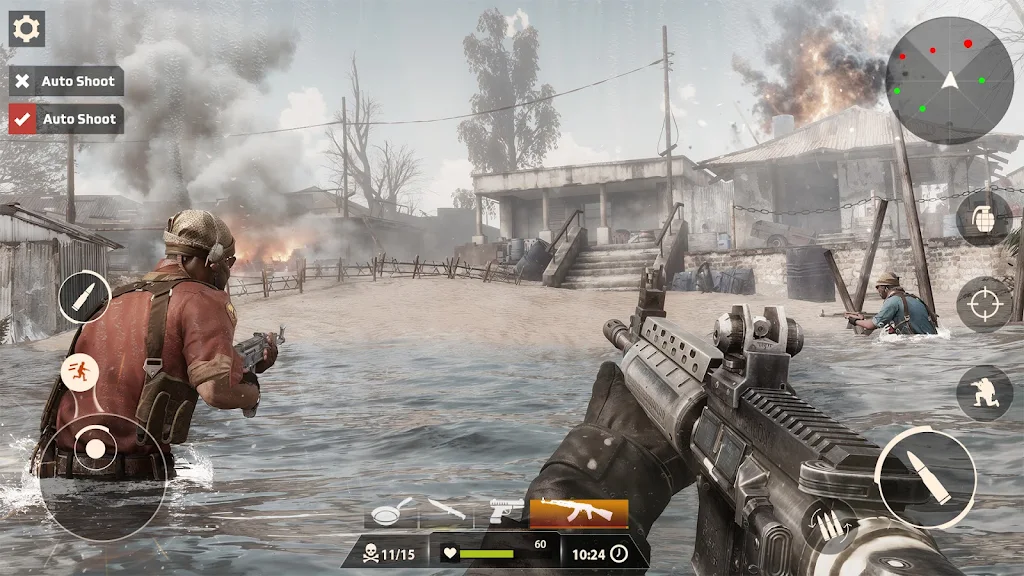Tap the movement joystick center knob
The image size is (1024, 576).
(x=95, y=448)
